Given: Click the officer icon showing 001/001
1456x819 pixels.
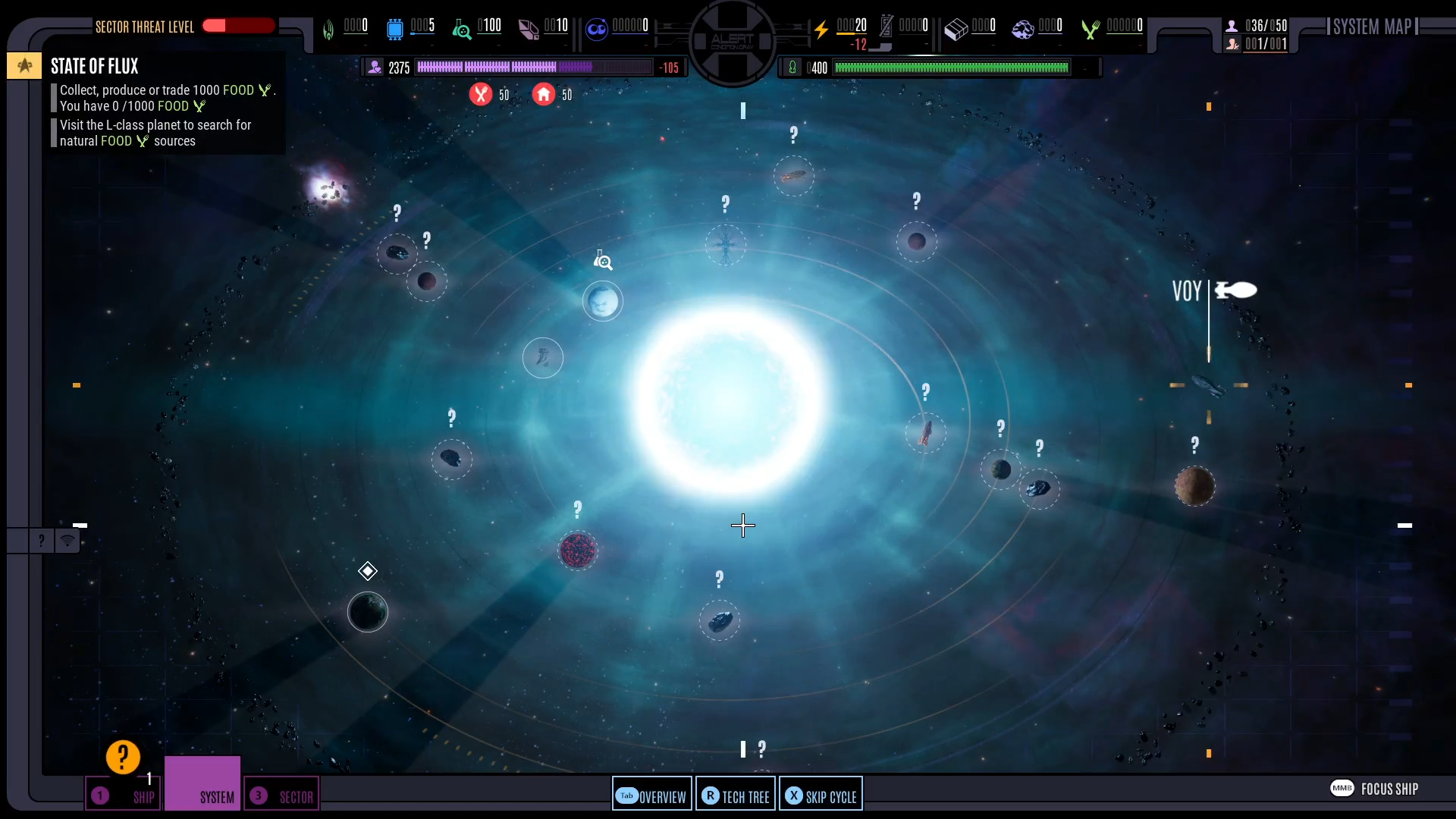Looking at the screenshot, I should pos(1234,45).
